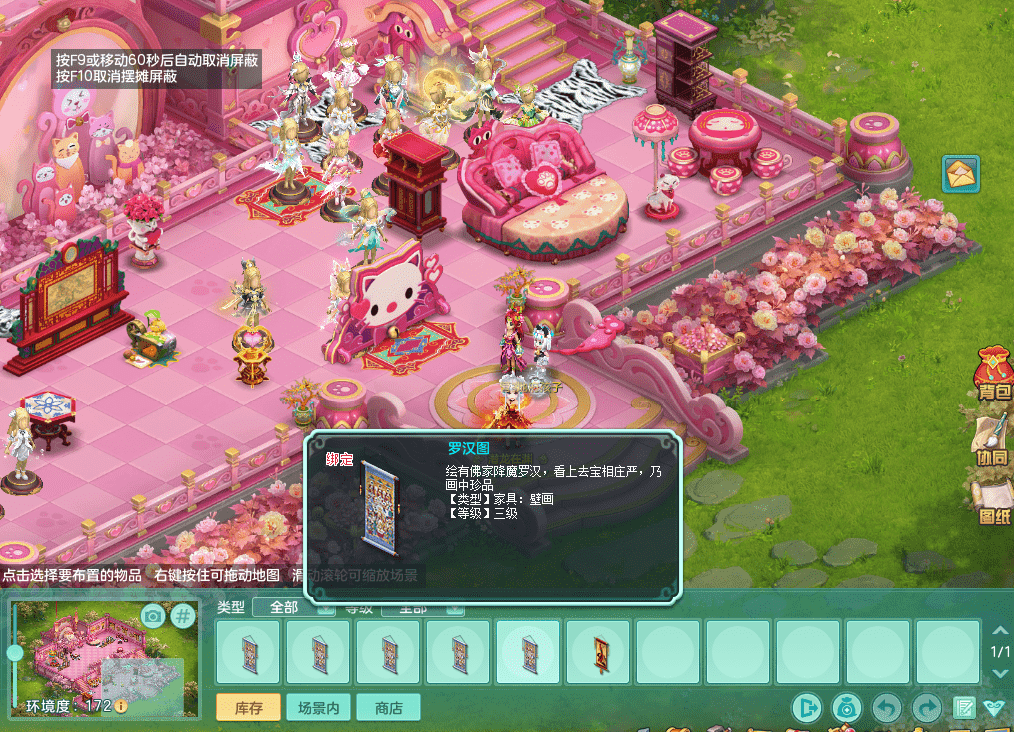Image resolution: width=1014 pixels, height=732 pixels.
Task: Open the notepad edit button
Action: point(964,708)
